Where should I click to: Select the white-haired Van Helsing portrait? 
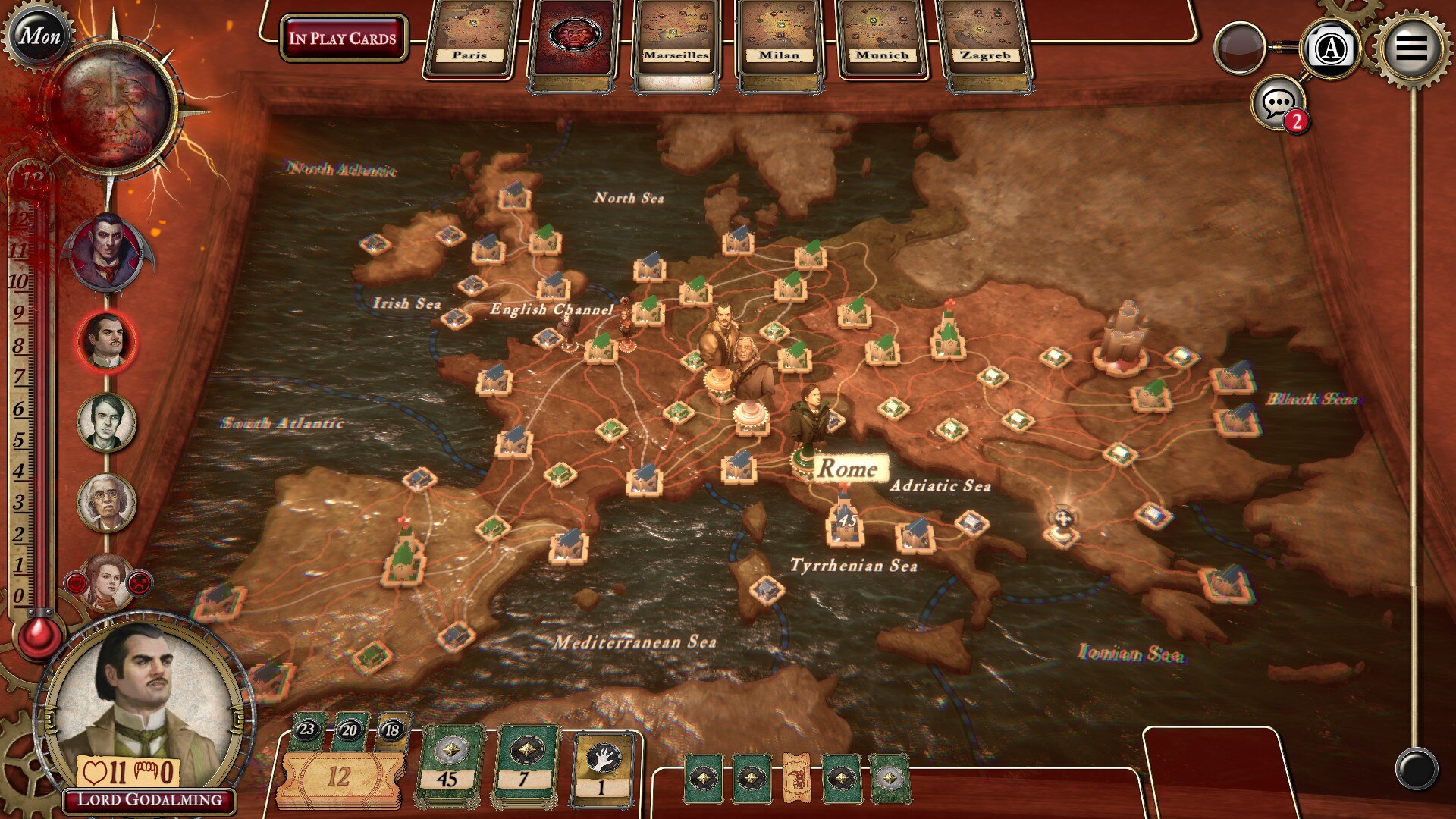coord(107,502)
